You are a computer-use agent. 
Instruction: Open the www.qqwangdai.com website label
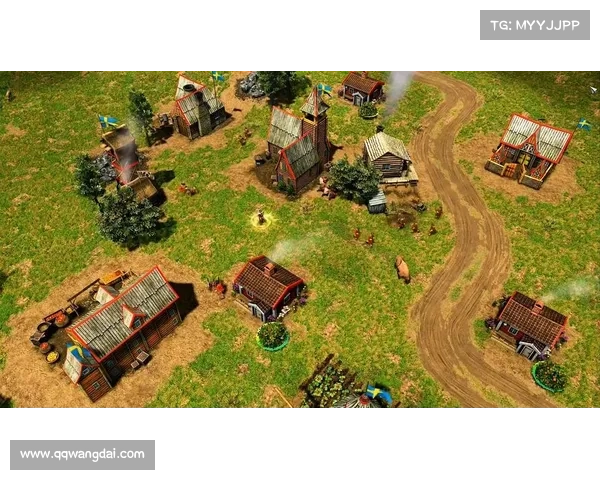(x=83, y=455)
